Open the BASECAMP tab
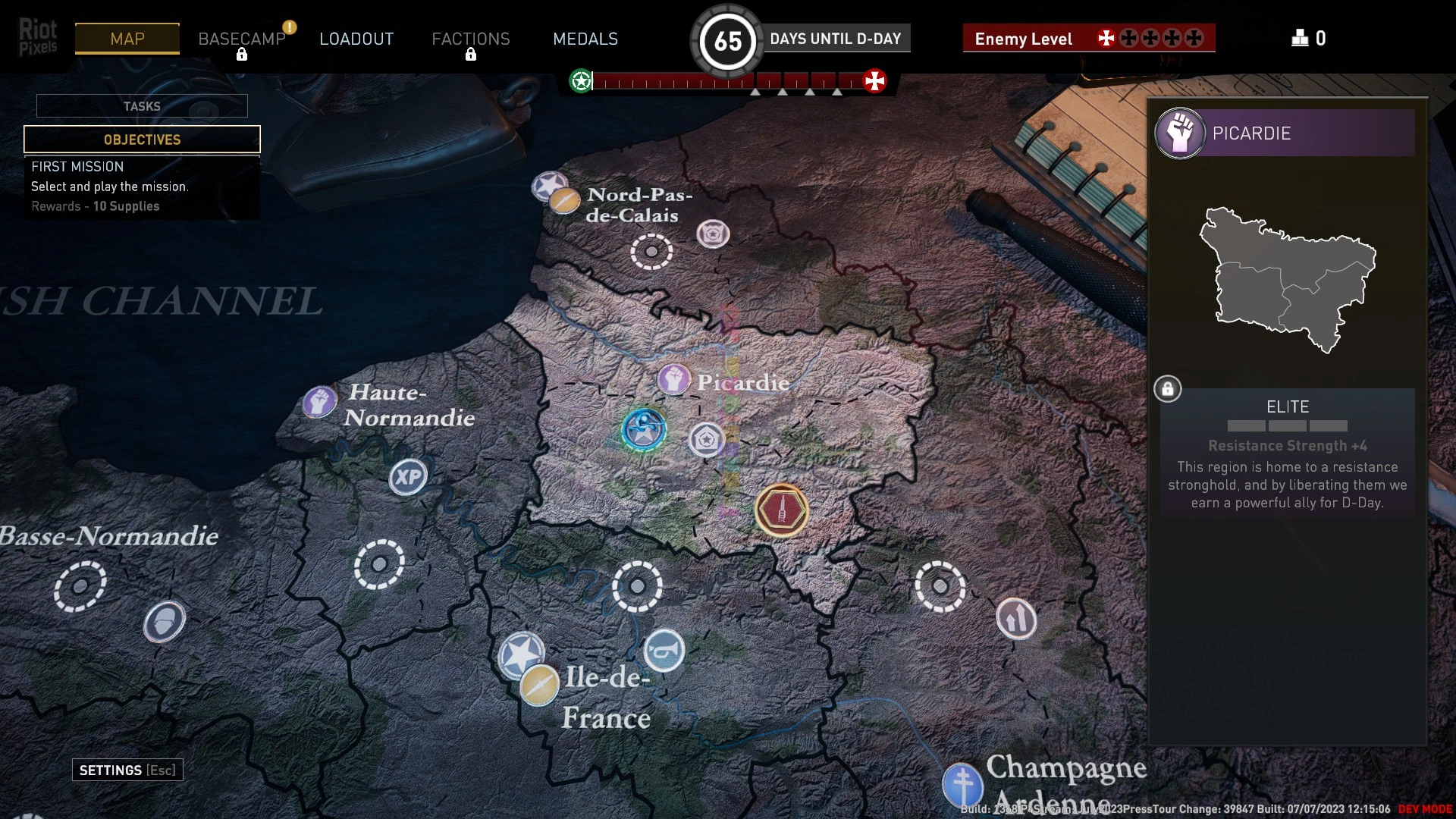The width and height of the screenshot is (1456, 819). click(241, 39)
